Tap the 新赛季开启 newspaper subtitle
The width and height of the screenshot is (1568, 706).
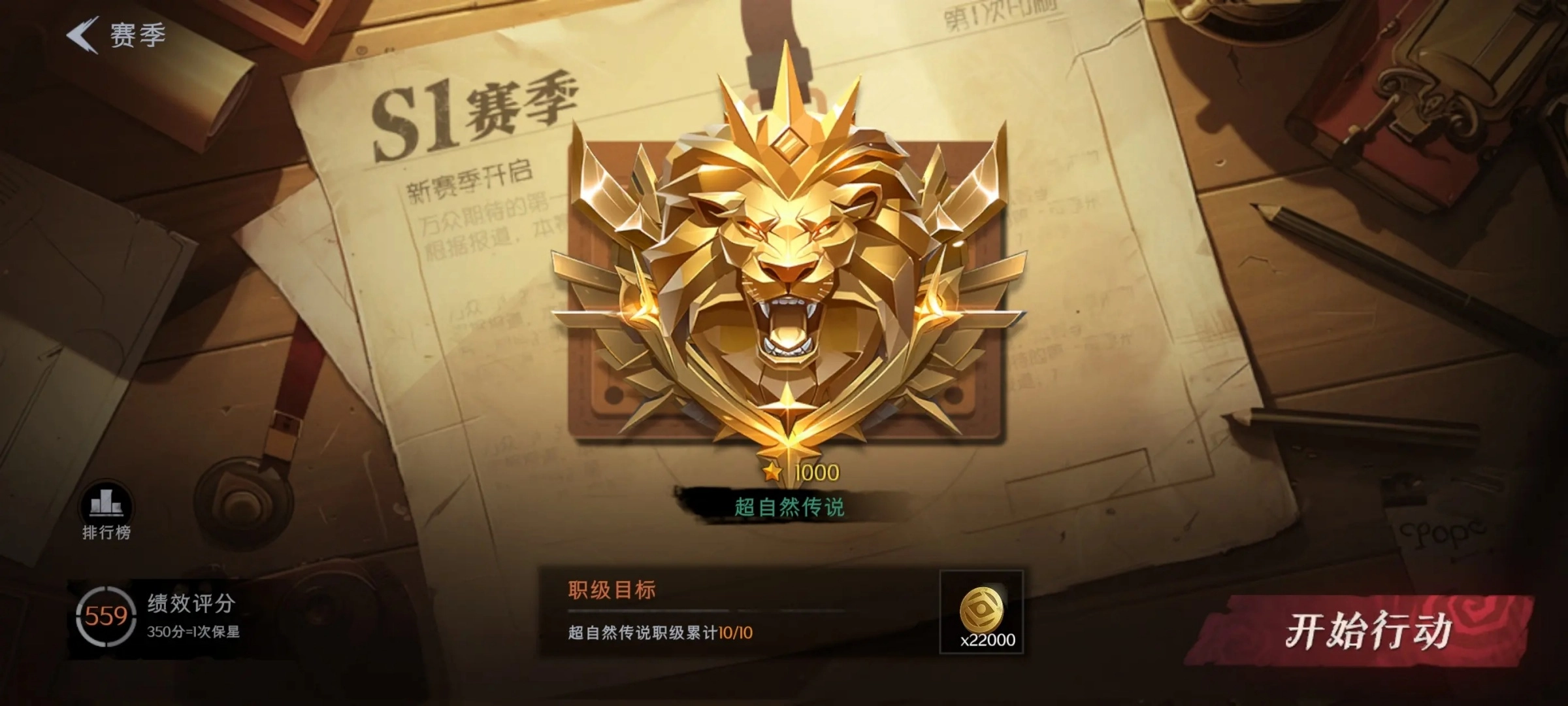(x=472, y=183)
